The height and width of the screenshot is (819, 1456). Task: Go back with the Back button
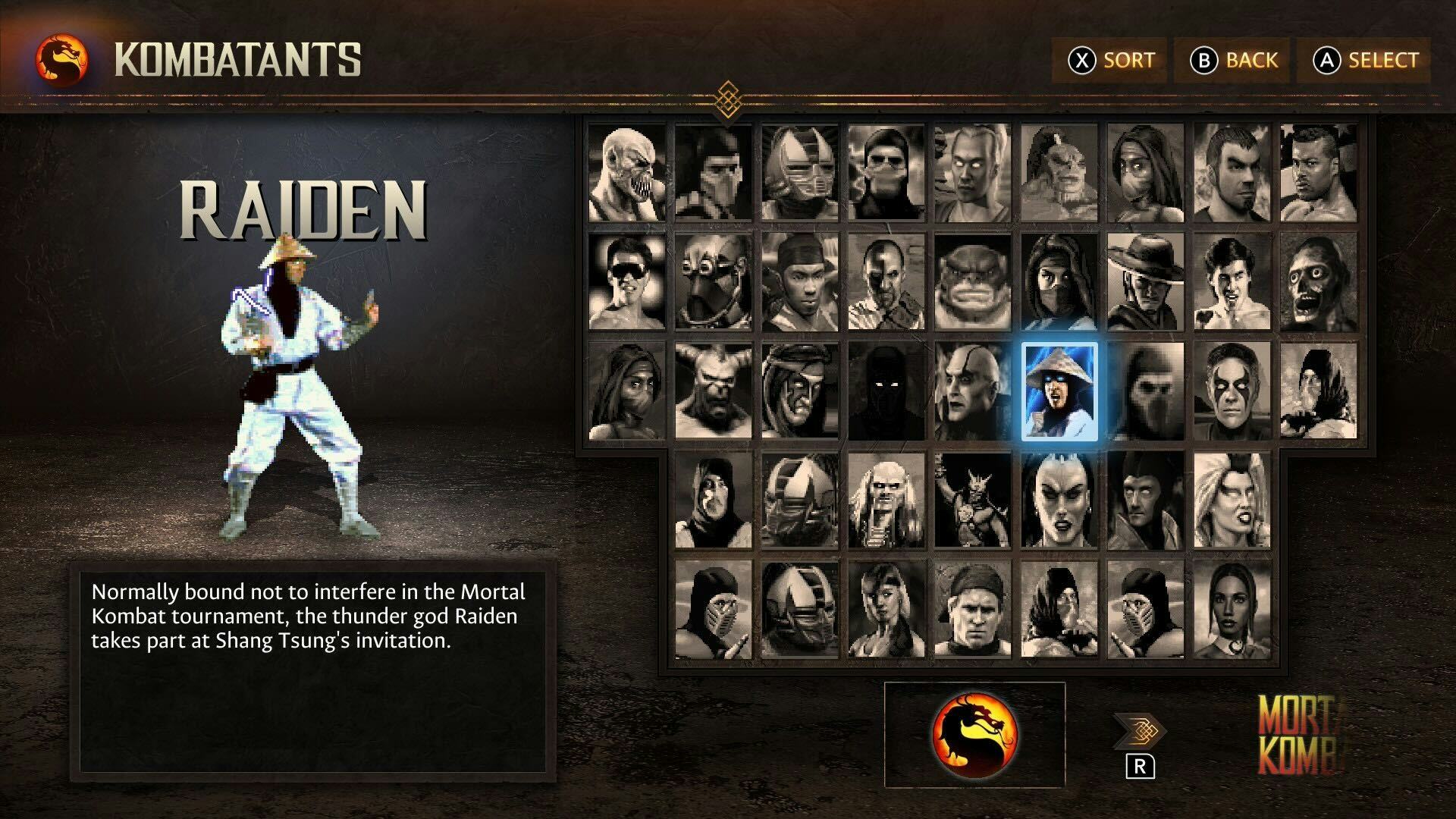(1234, 60)
